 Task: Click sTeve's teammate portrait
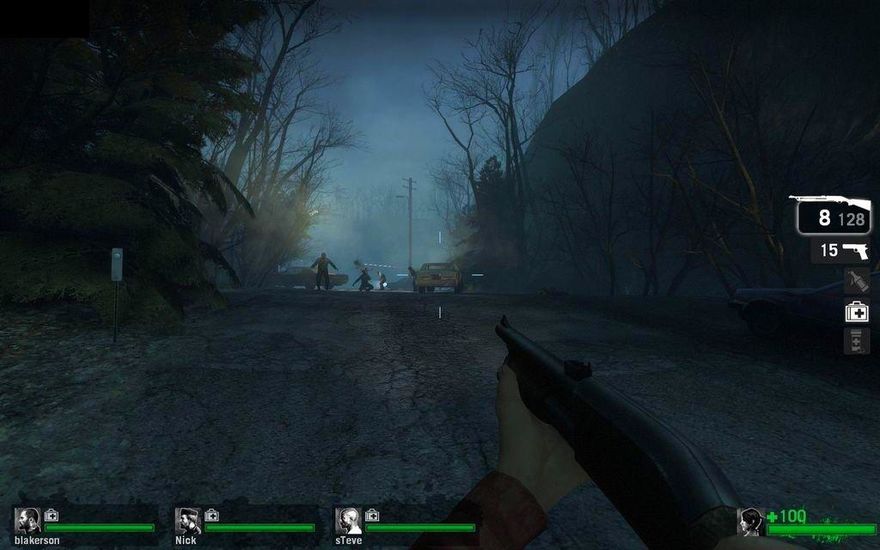[347, 520]
